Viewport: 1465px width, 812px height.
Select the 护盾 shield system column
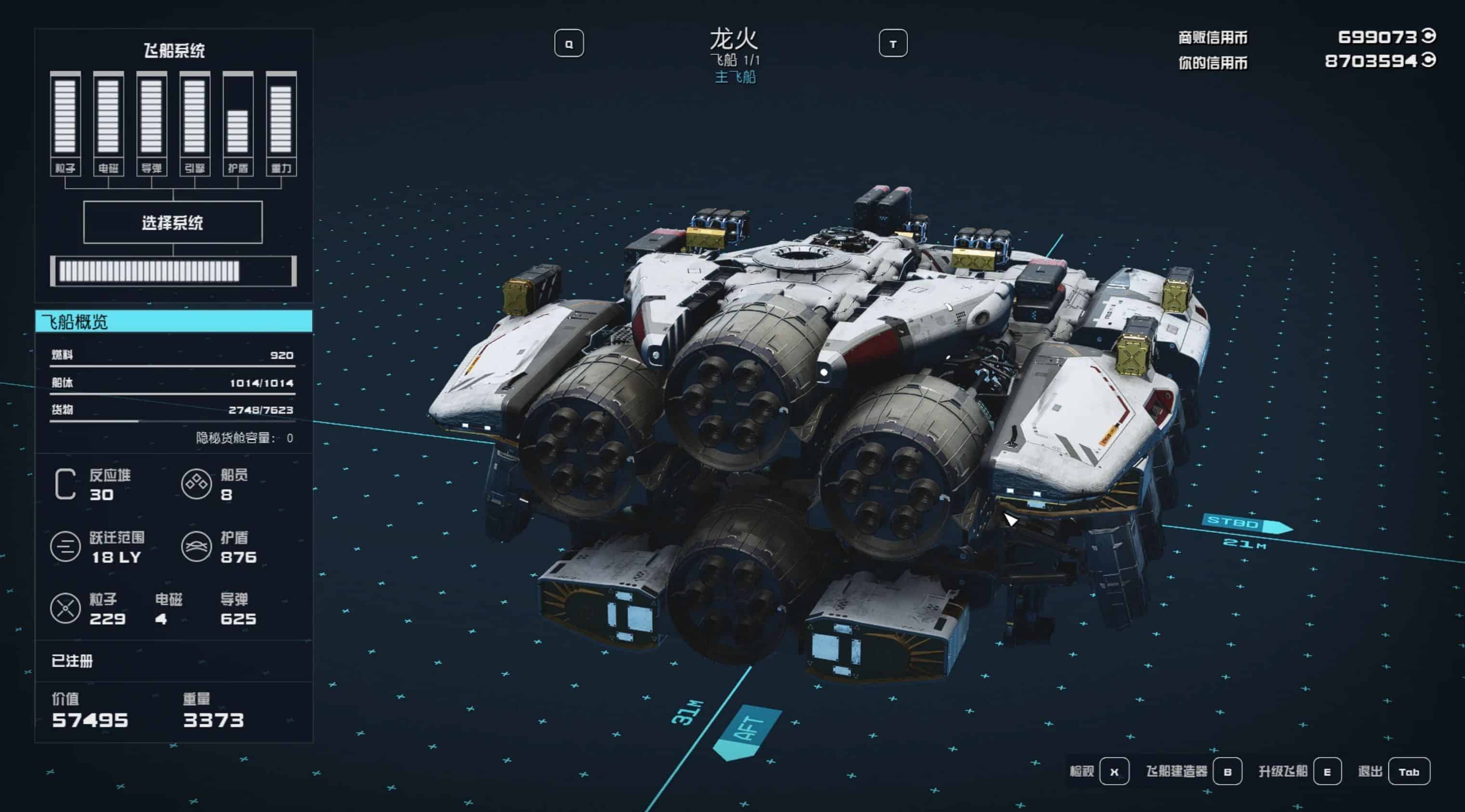[238, 123]
